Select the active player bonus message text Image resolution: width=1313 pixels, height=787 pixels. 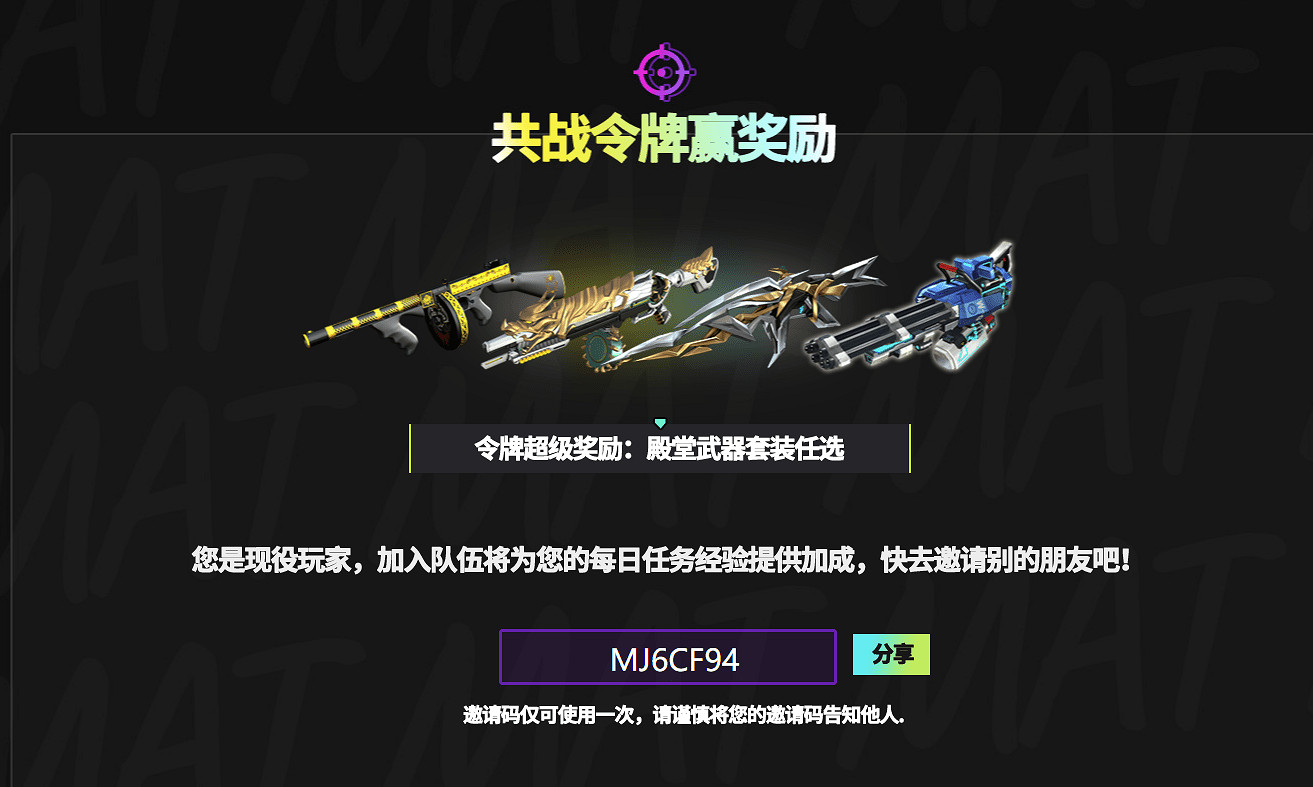pyautogui.click(x=656, y=561)
